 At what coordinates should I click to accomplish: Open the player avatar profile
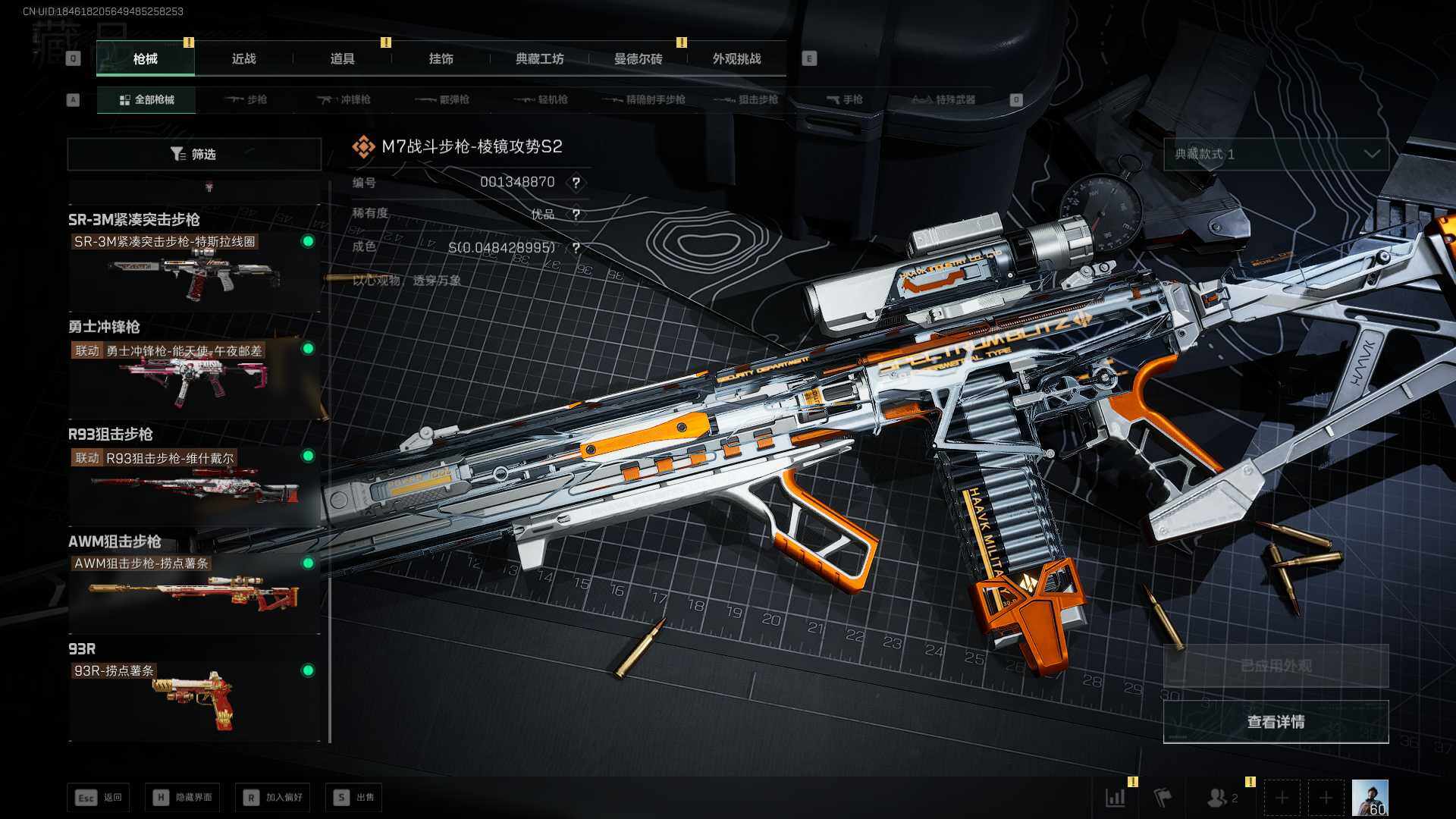tap(1370, 798)
